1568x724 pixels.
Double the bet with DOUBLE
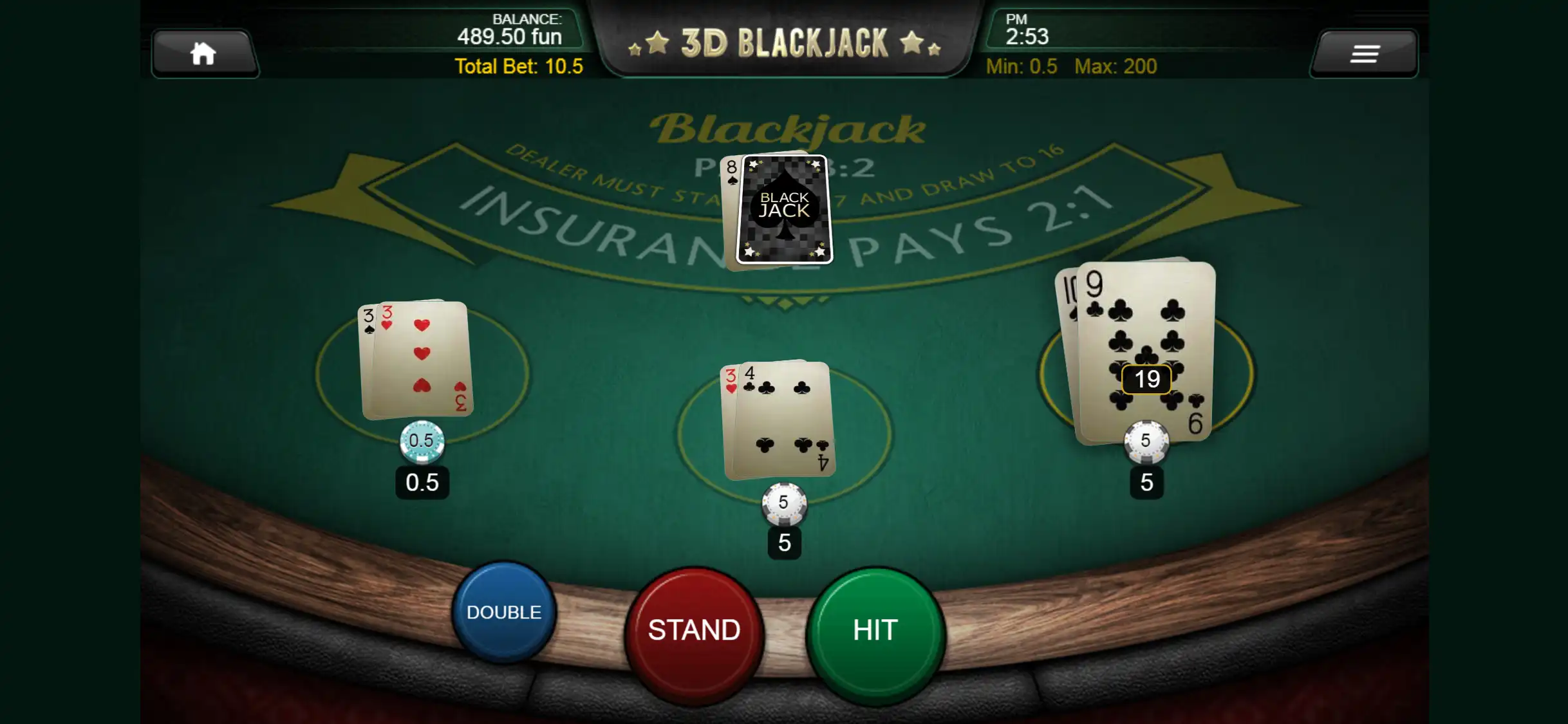coord(503,612)
